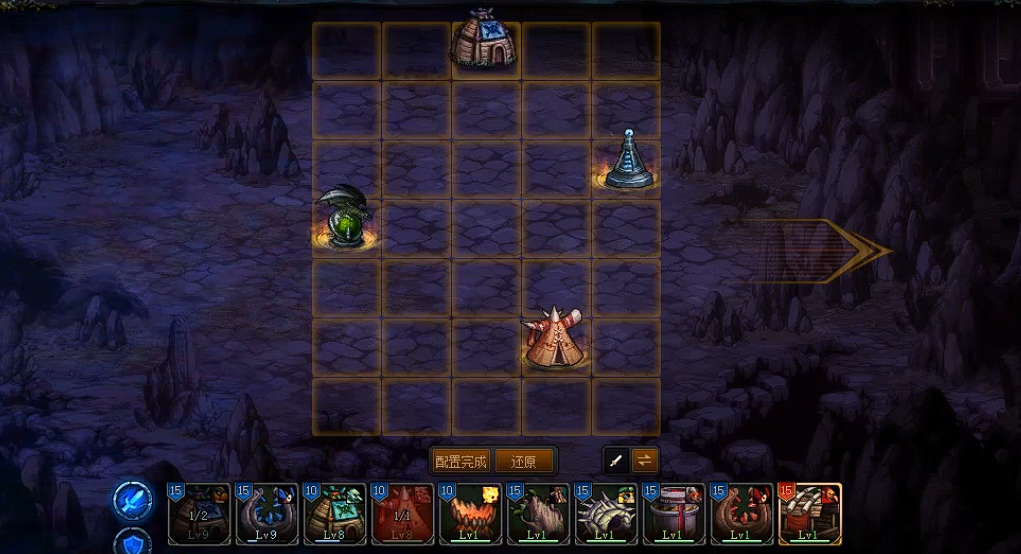Select the red crystal horn card
Viewport: 1021px width, 554px height.
pyautogui.click(x=741, y=514)
